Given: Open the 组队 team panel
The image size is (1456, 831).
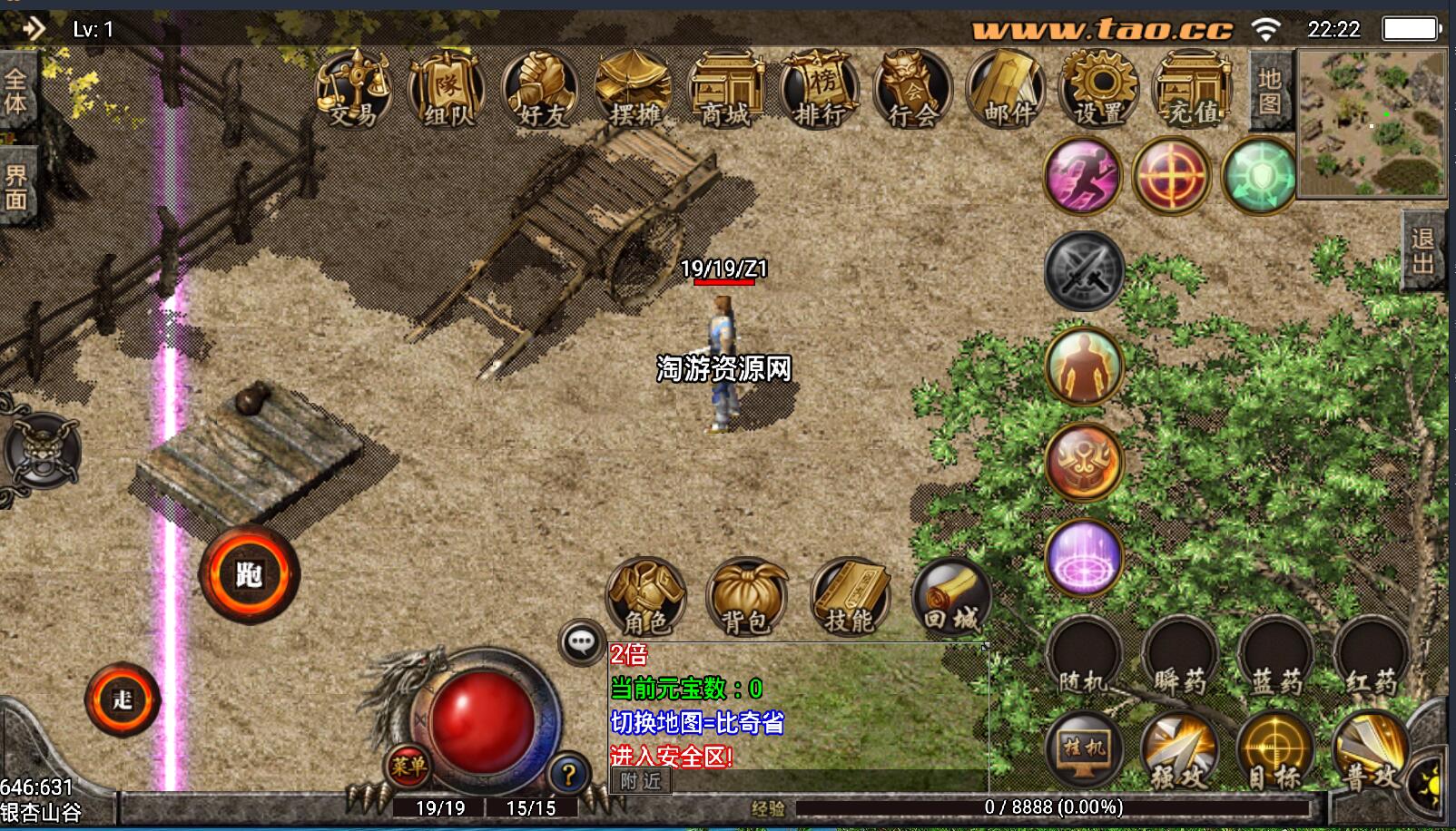Looking at the screenshot, I should (x=447, y=89).
